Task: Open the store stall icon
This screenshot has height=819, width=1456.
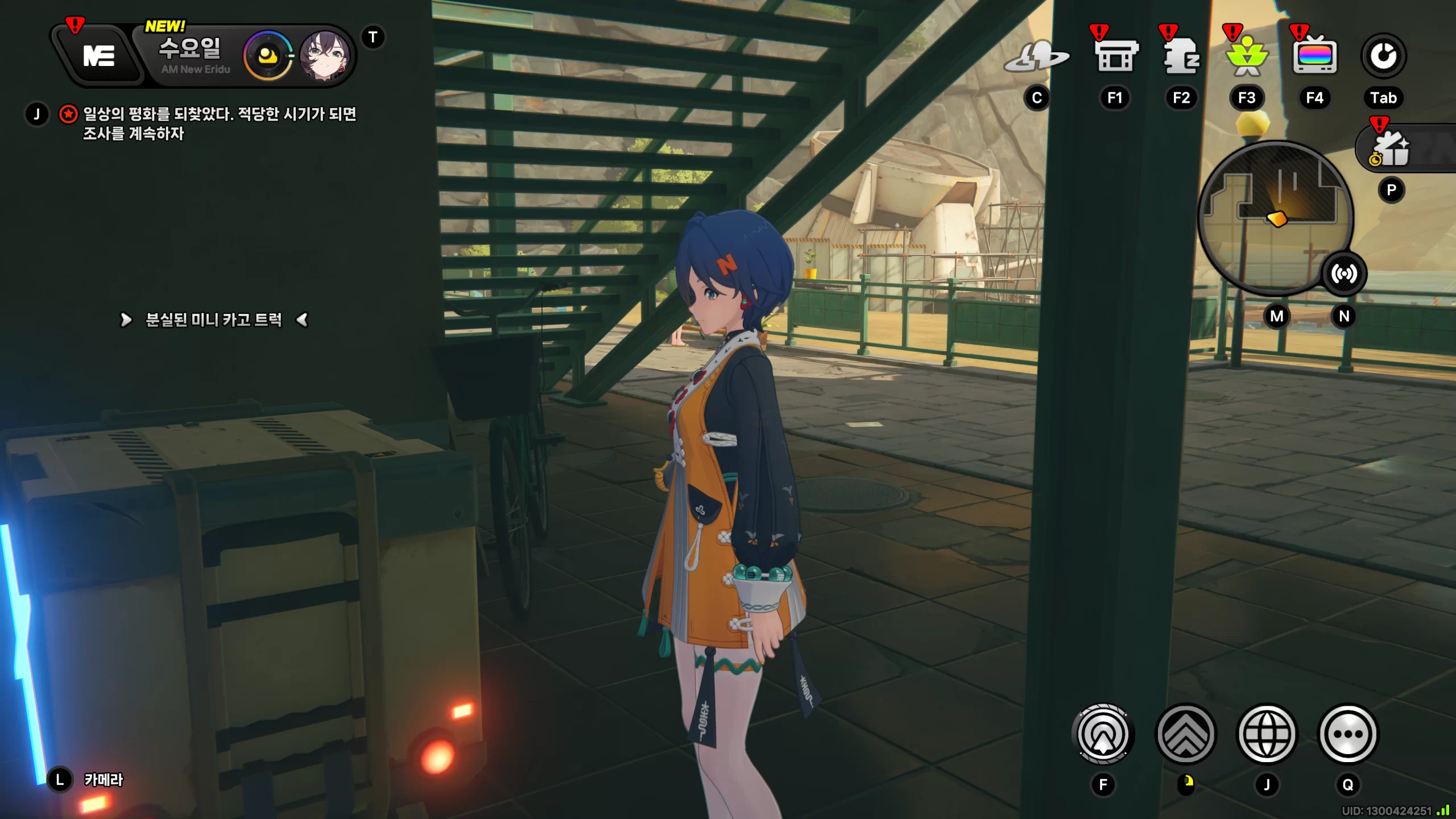Action: [1115, 56]
